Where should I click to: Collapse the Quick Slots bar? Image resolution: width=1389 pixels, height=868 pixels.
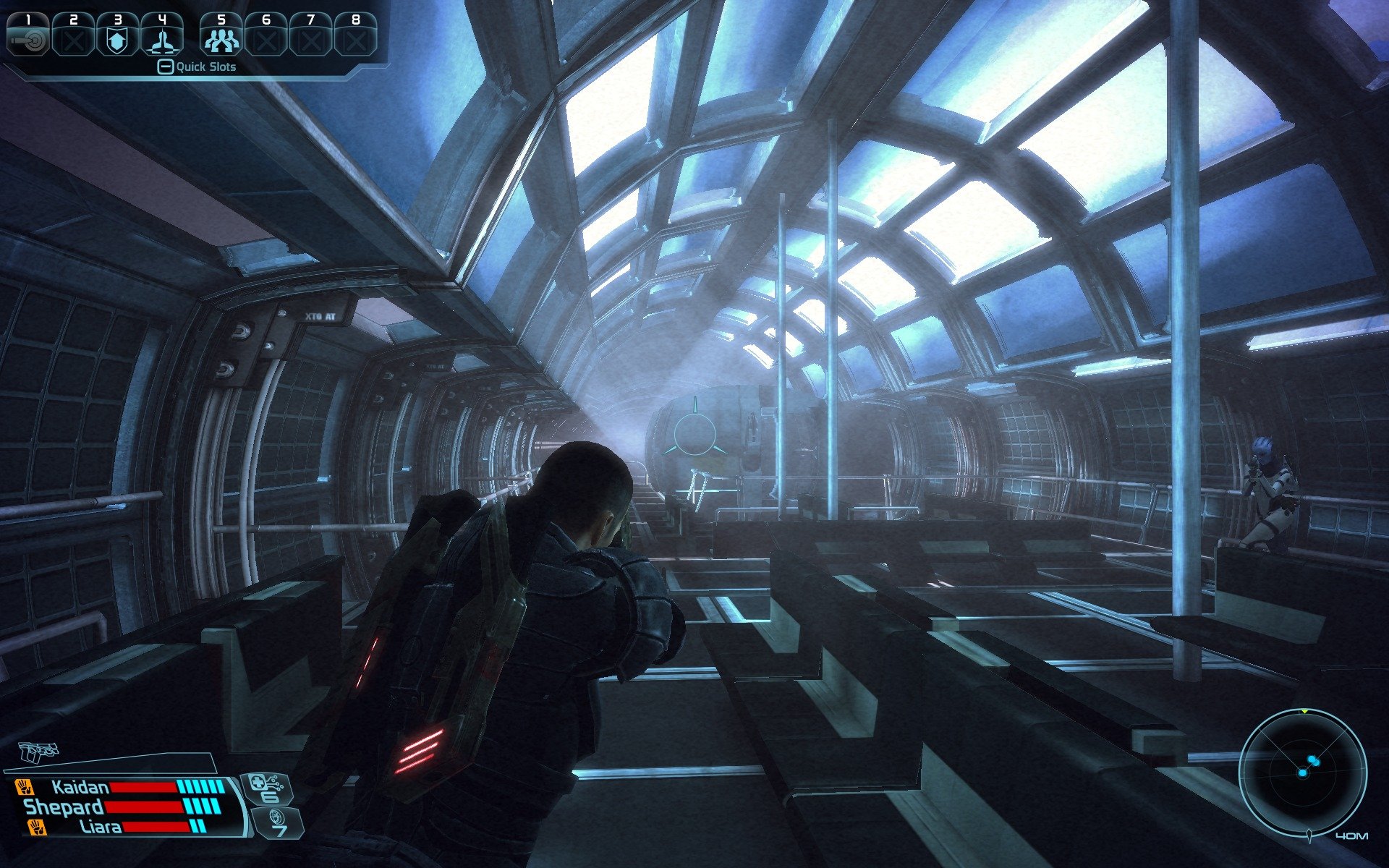click(x=166, y=67)
